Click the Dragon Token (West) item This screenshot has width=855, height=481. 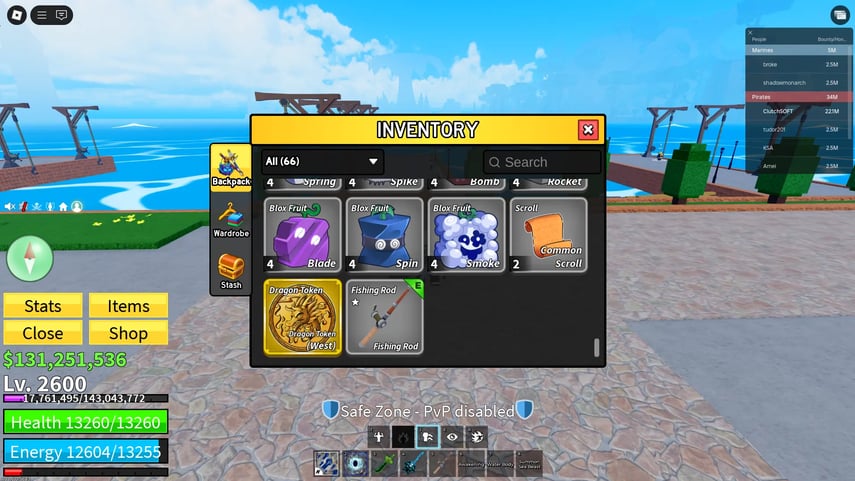pos(303,317)
